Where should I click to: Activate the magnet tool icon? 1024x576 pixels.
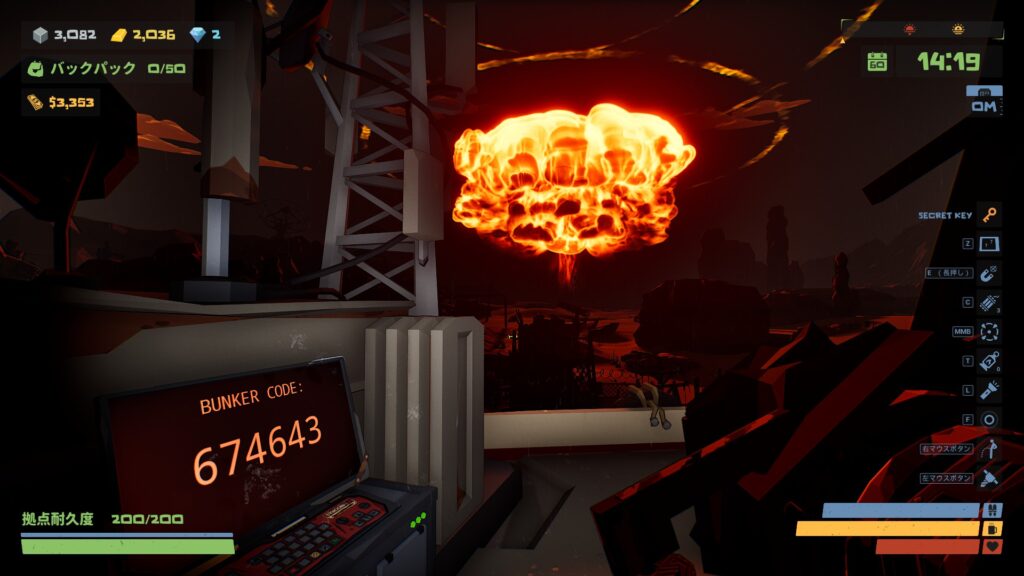[x=989, y=273]
